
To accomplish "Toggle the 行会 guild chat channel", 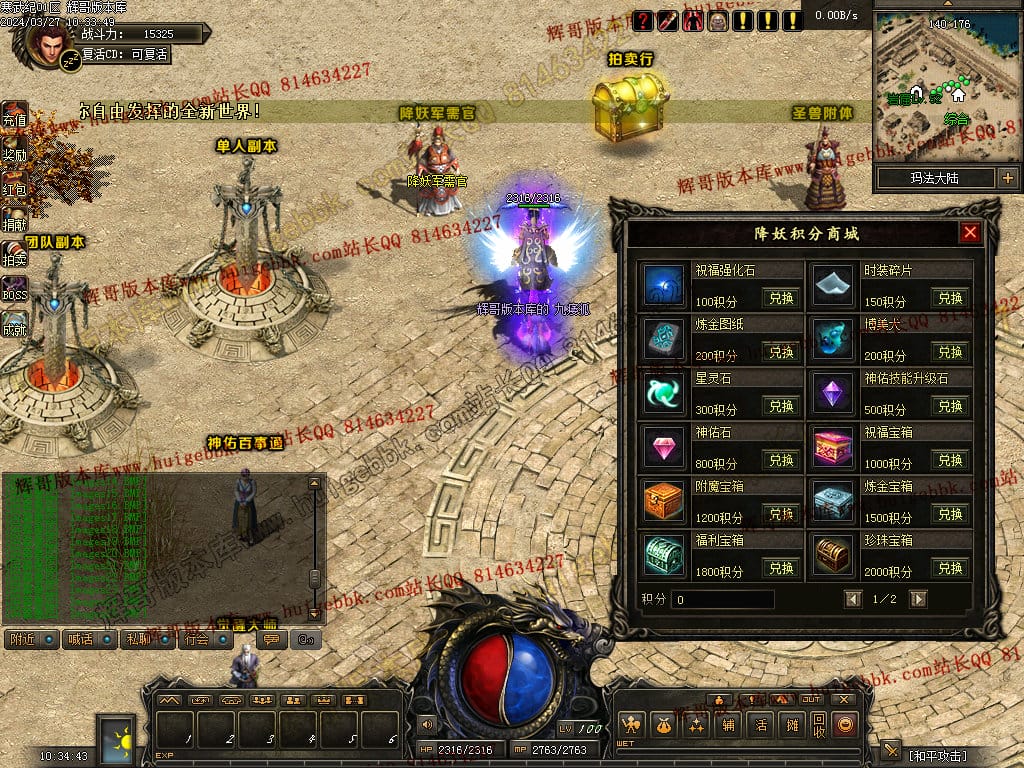I will (x=205, y=639).
